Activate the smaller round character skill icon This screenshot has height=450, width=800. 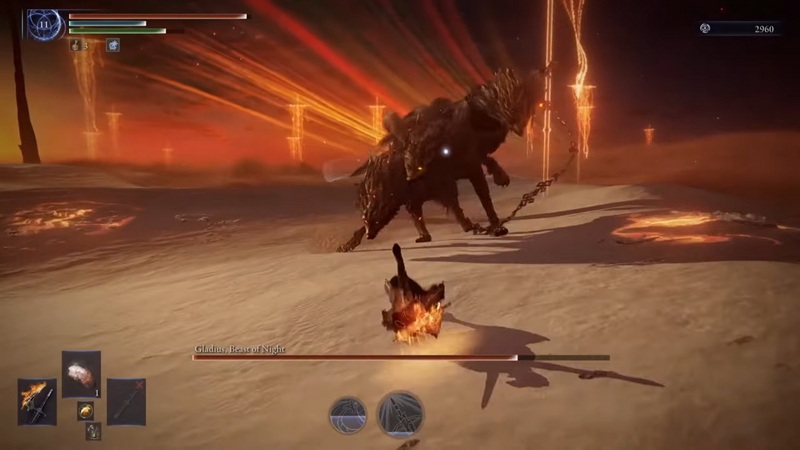point(348,414)
